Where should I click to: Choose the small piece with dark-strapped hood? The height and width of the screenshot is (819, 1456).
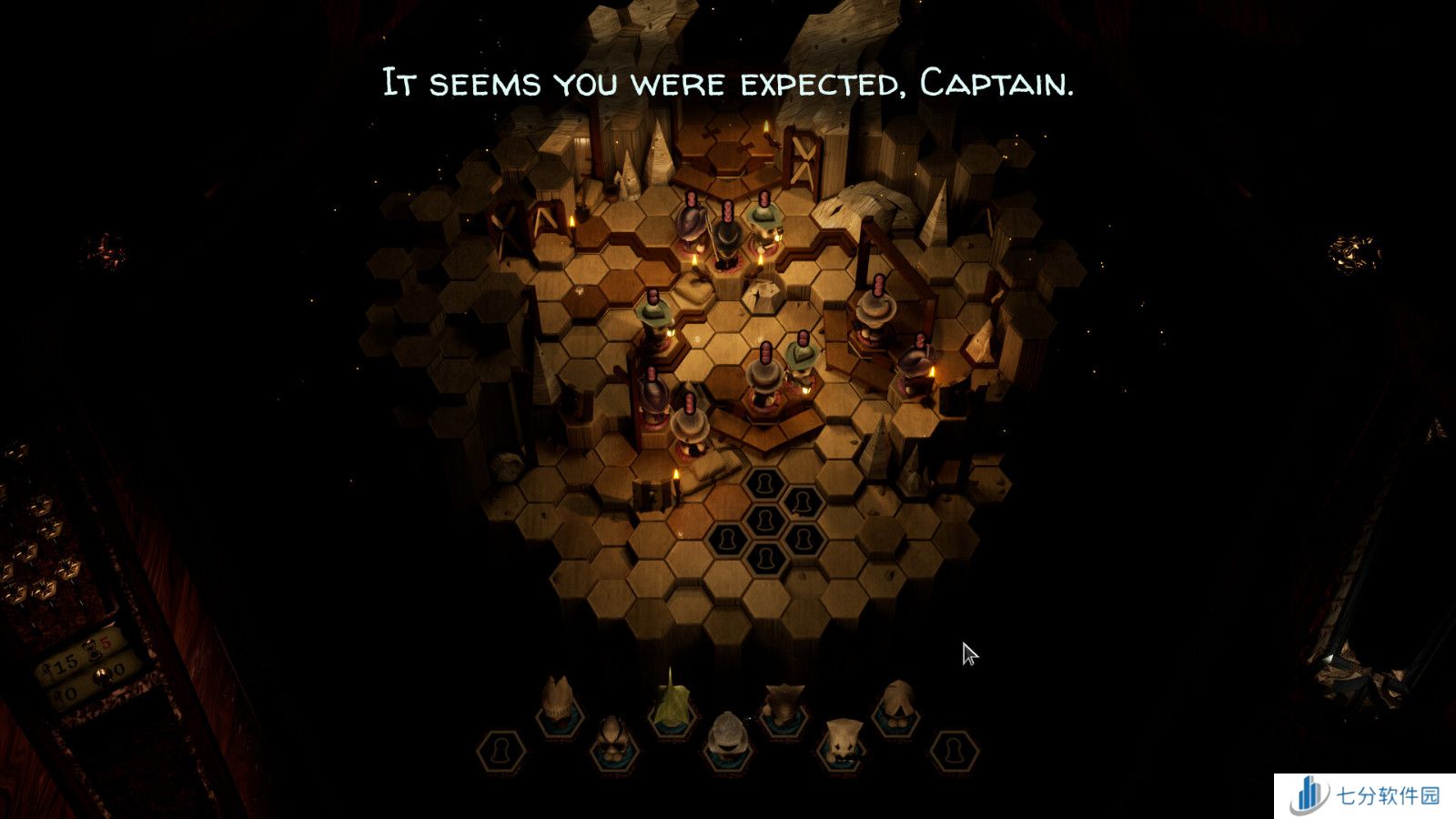click(x=612, y=733)
